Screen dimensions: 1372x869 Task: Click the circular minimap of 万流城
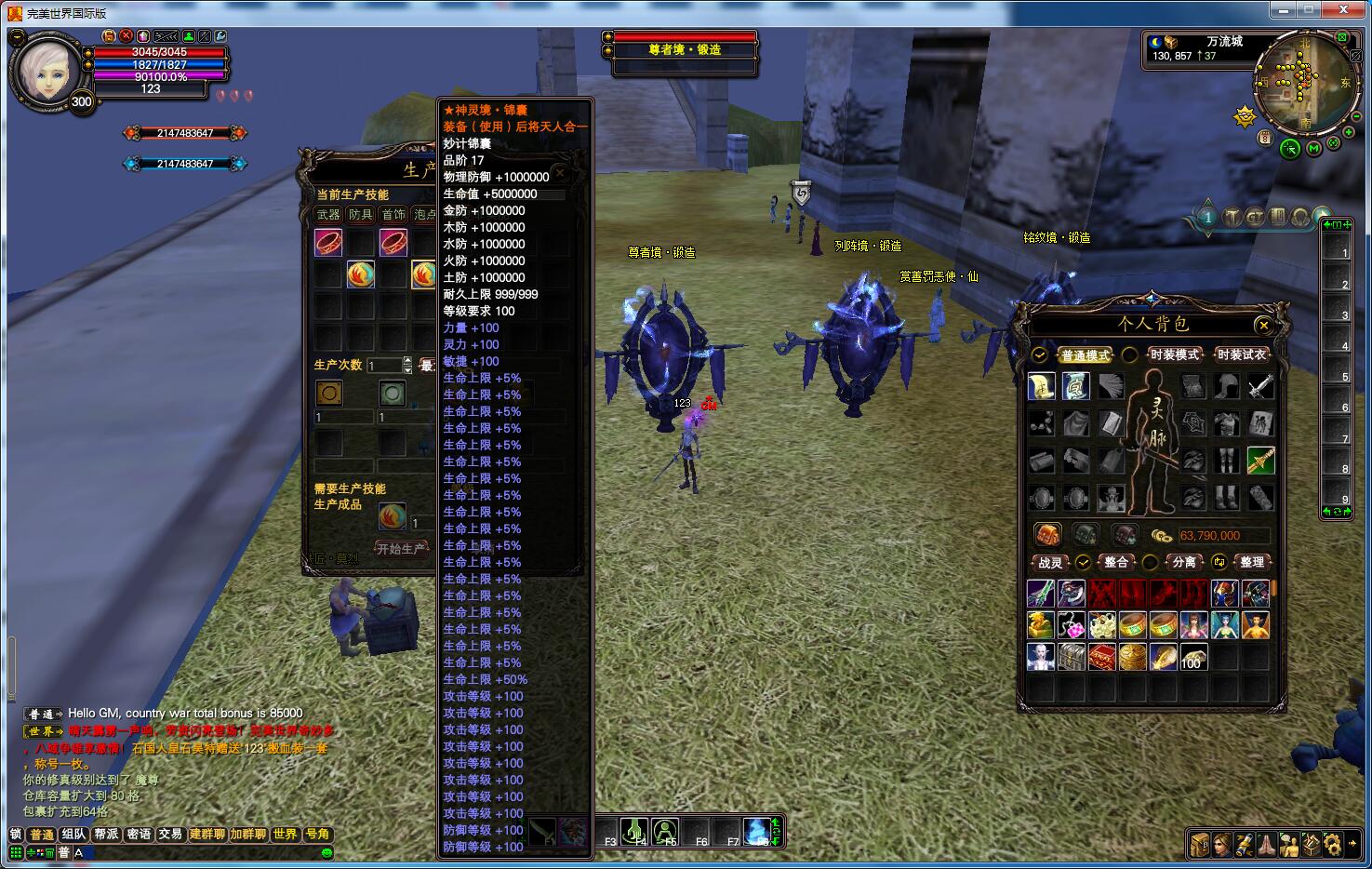(1304, 82)
